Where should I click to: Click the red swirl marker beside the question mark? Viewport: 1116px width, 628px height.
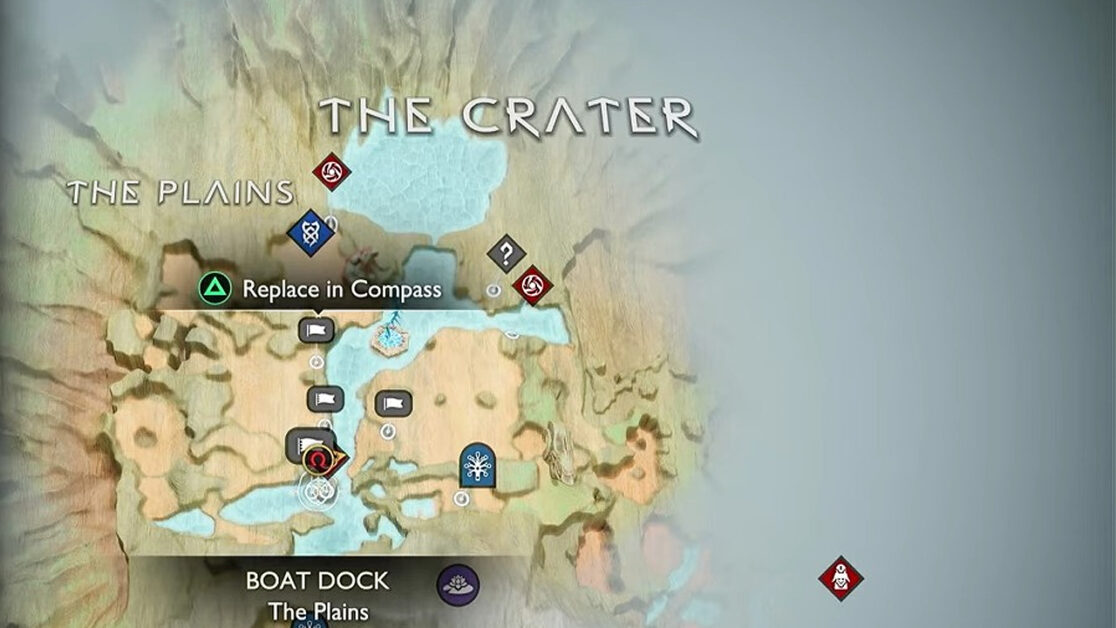pos(532,285)
